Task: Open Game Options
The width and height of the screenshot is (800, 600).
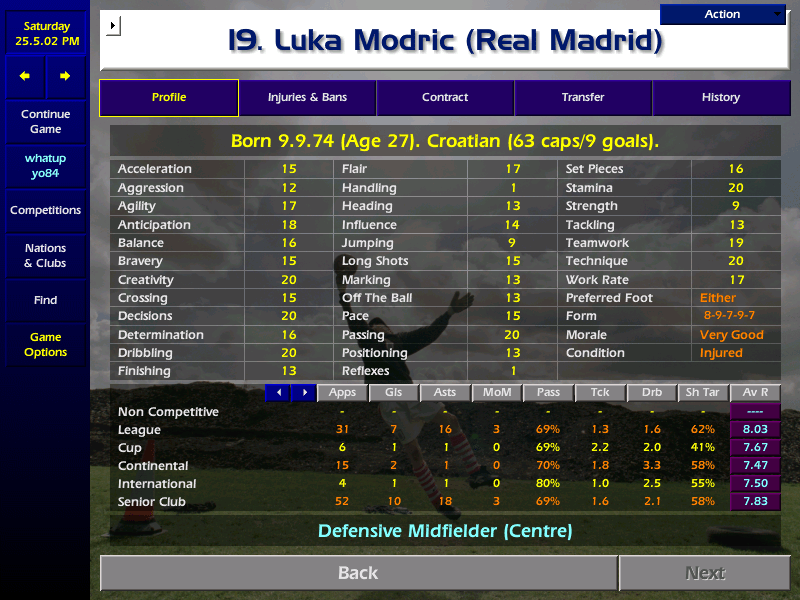Action: click(45, 345)
